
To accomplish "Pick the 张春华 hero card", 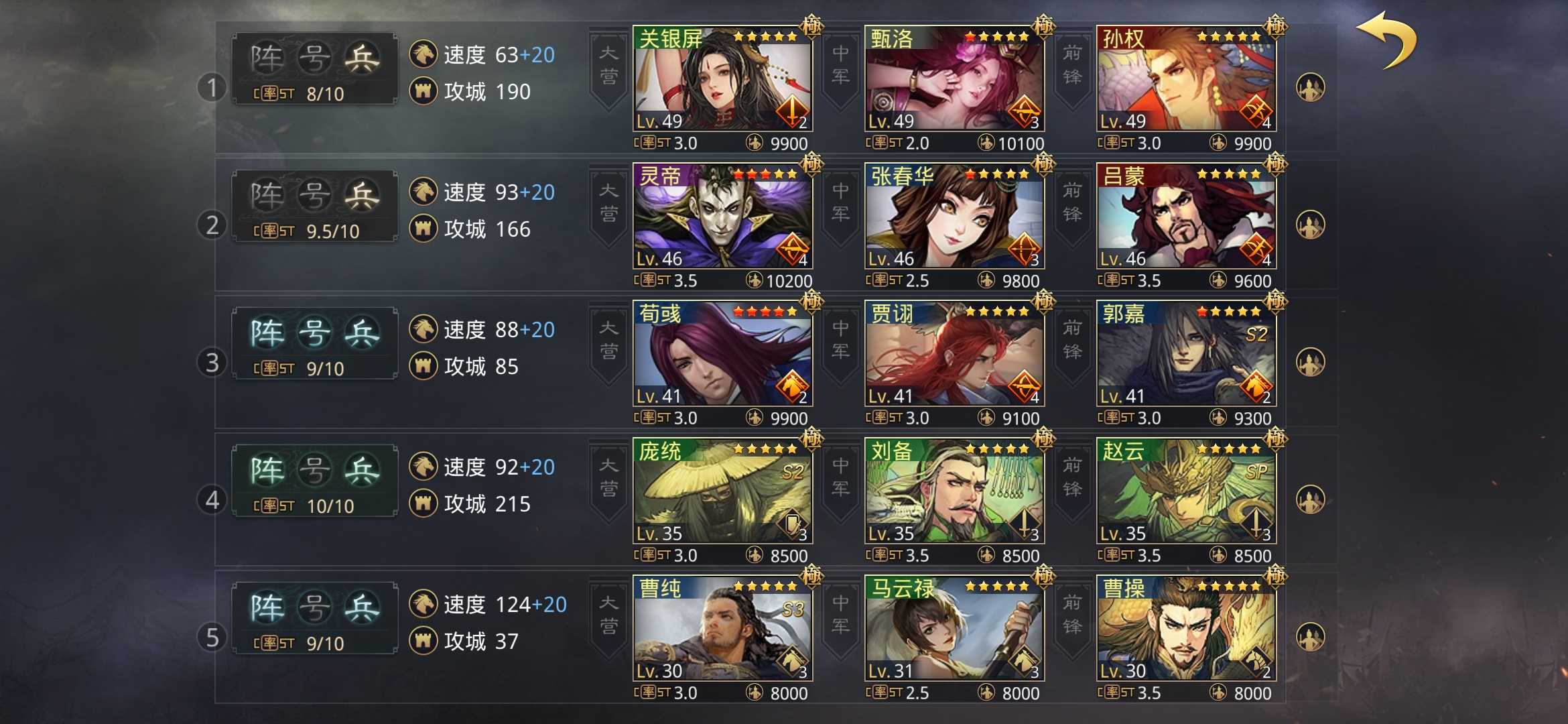I will (x=954, y=217).
